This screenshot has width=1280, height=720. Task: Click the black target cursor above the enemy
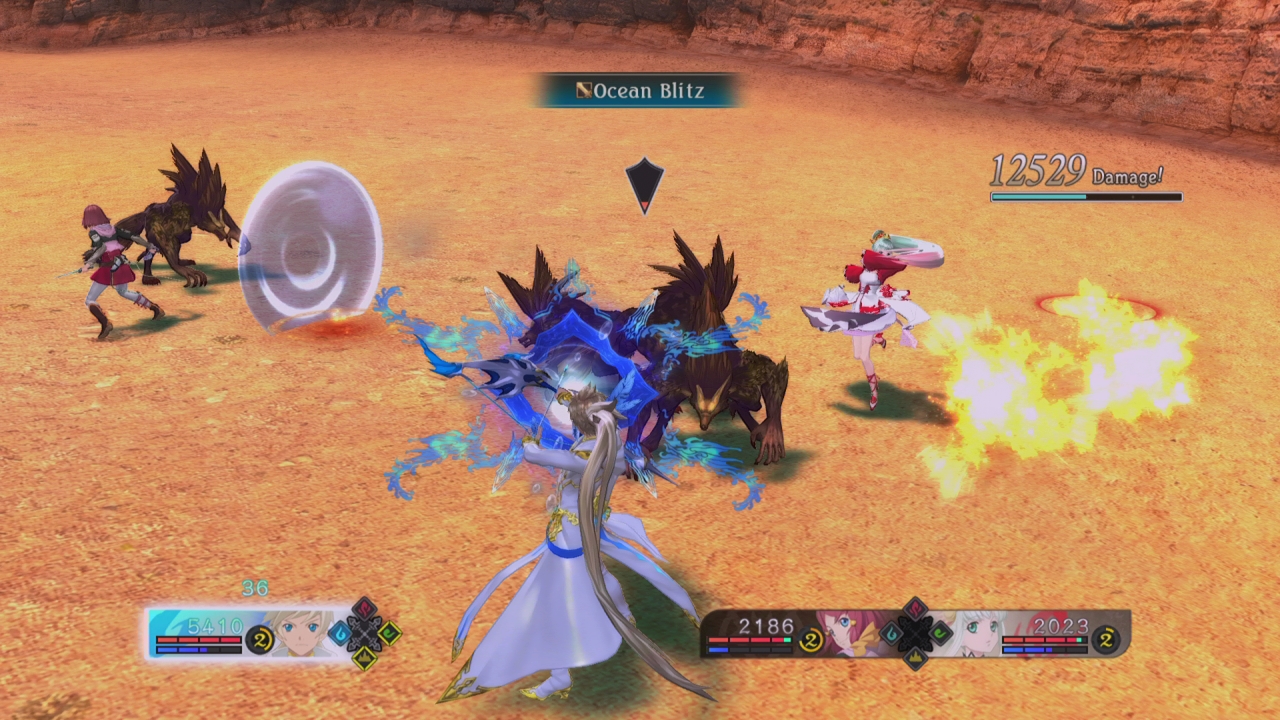pyautogui.click(x=645, y=184)
